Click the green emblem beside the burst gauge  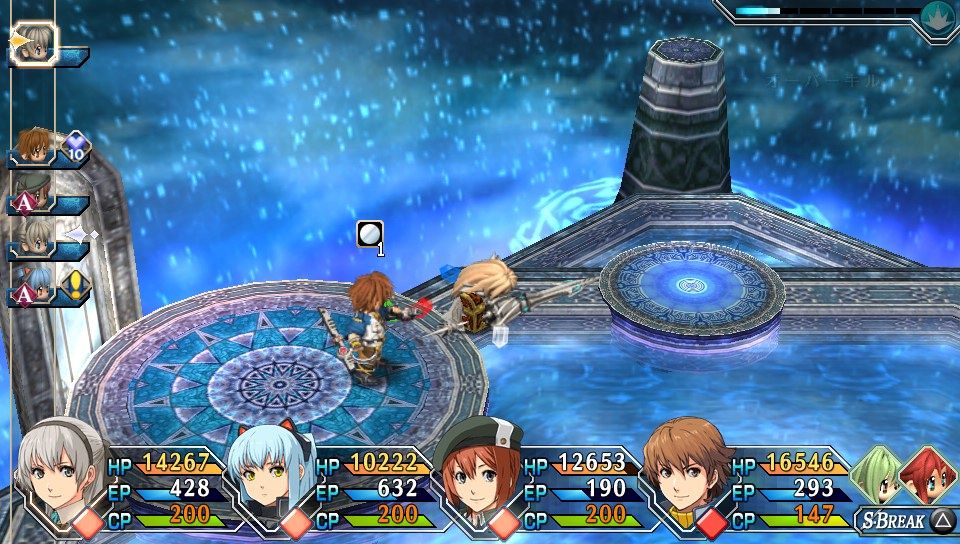click(x=937, y=14)
